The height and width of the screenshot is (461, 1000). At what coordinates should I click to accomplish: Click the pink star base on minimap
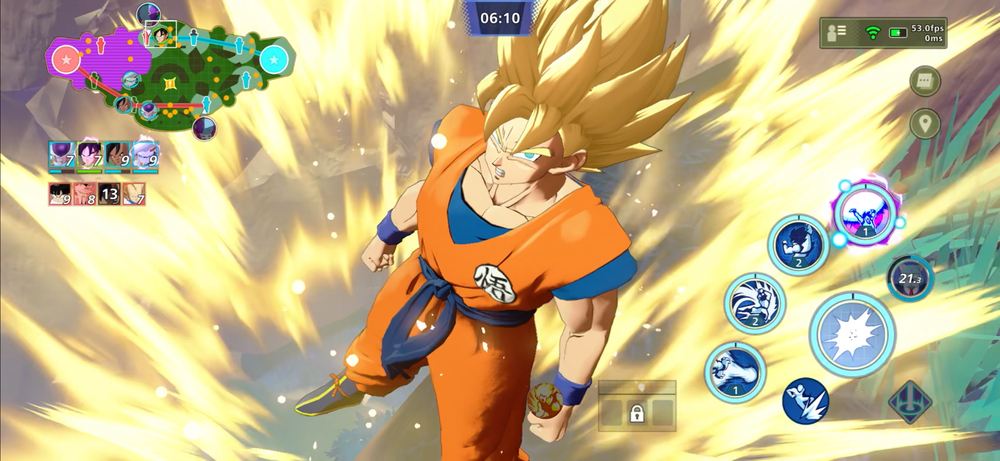[x=66, y=59]
